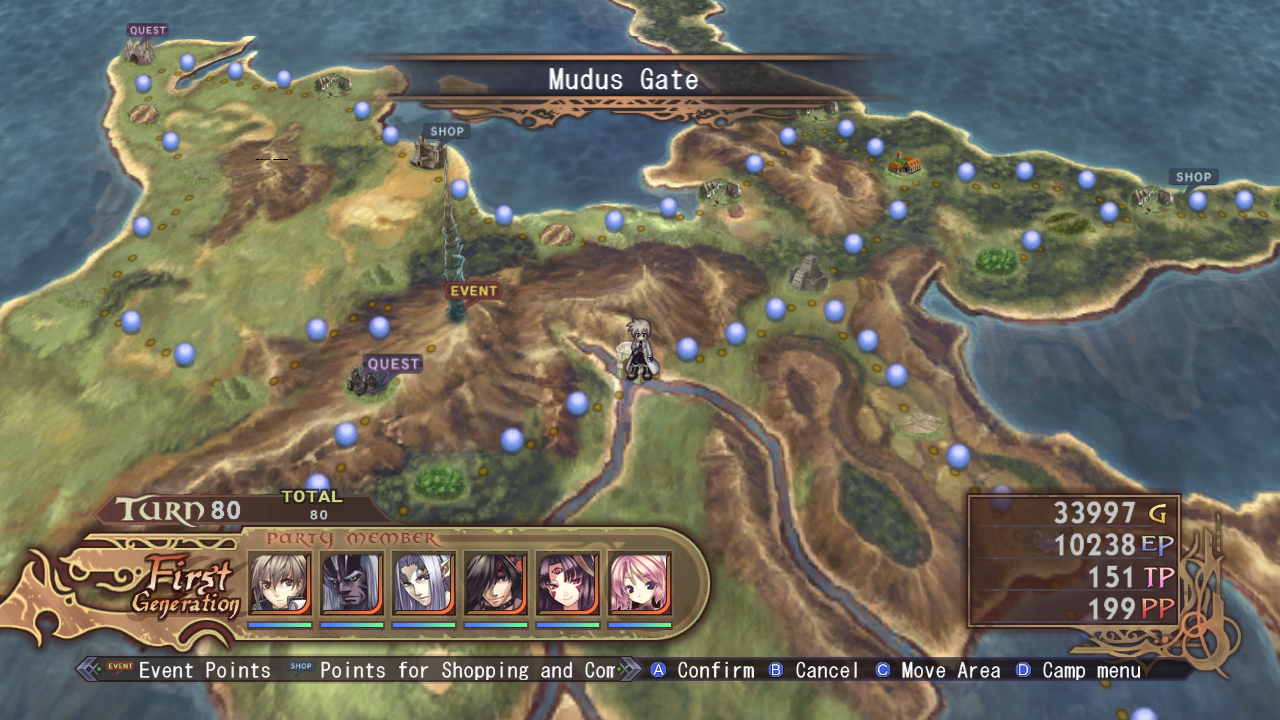Open the QUEST location near the central ruins
This screenshot has width=1280, height=720.
point(395,363)
